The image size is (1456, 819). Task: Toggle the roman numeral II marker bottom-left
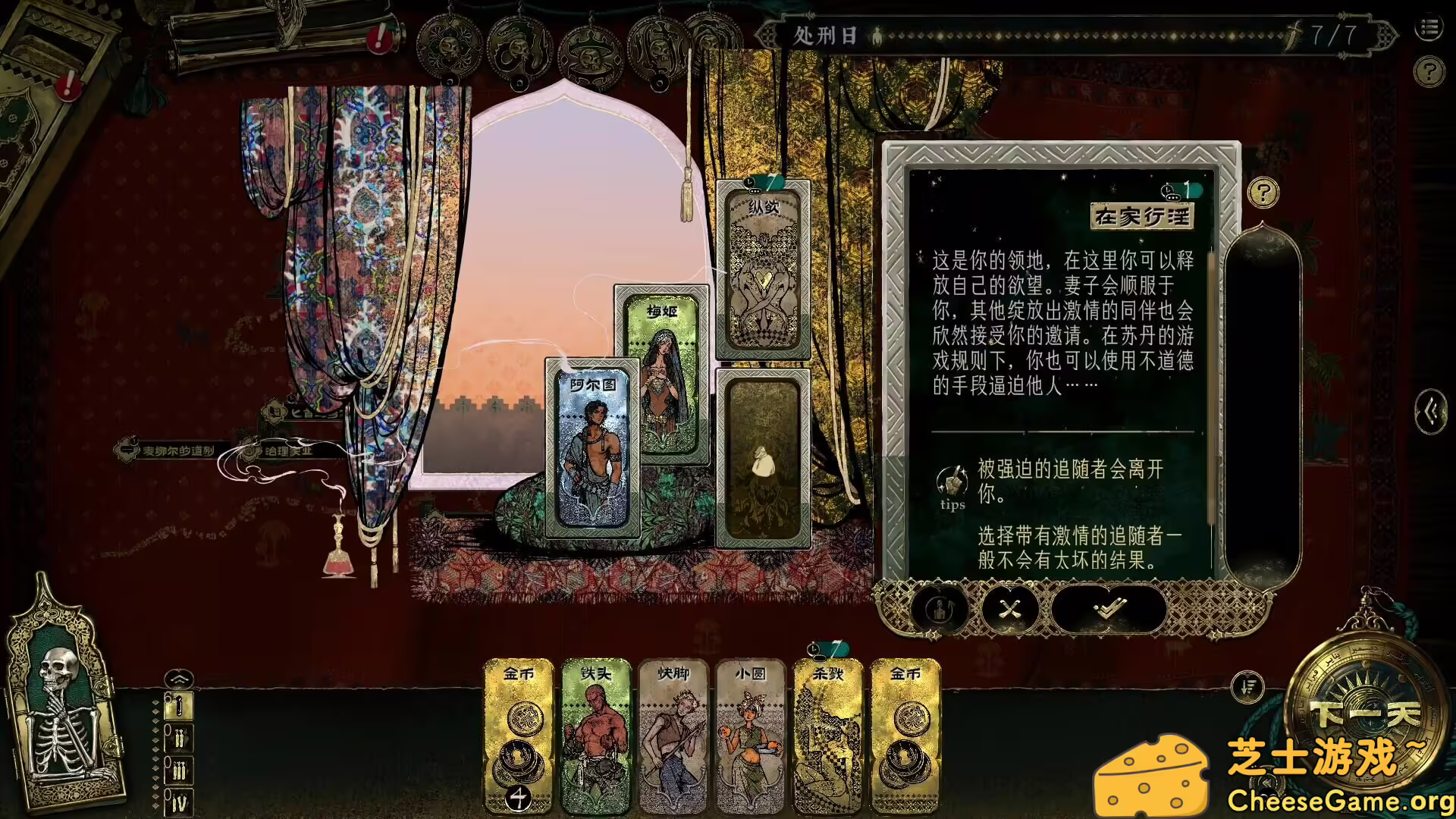click(x=179, y=739)
